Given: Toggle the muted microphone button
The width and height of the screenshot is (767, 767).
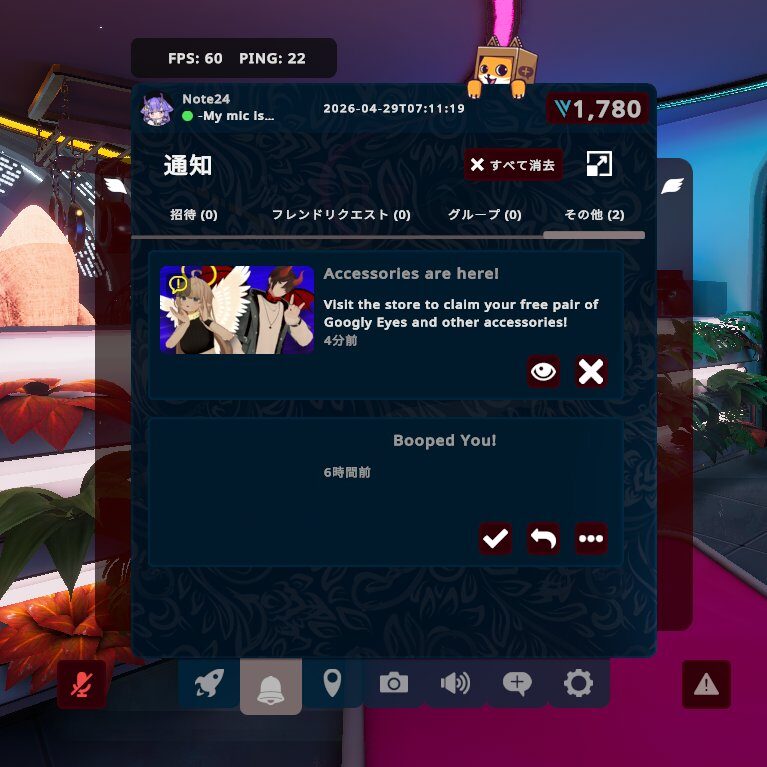Looking at the screenshot, I should tap(81, 685).
